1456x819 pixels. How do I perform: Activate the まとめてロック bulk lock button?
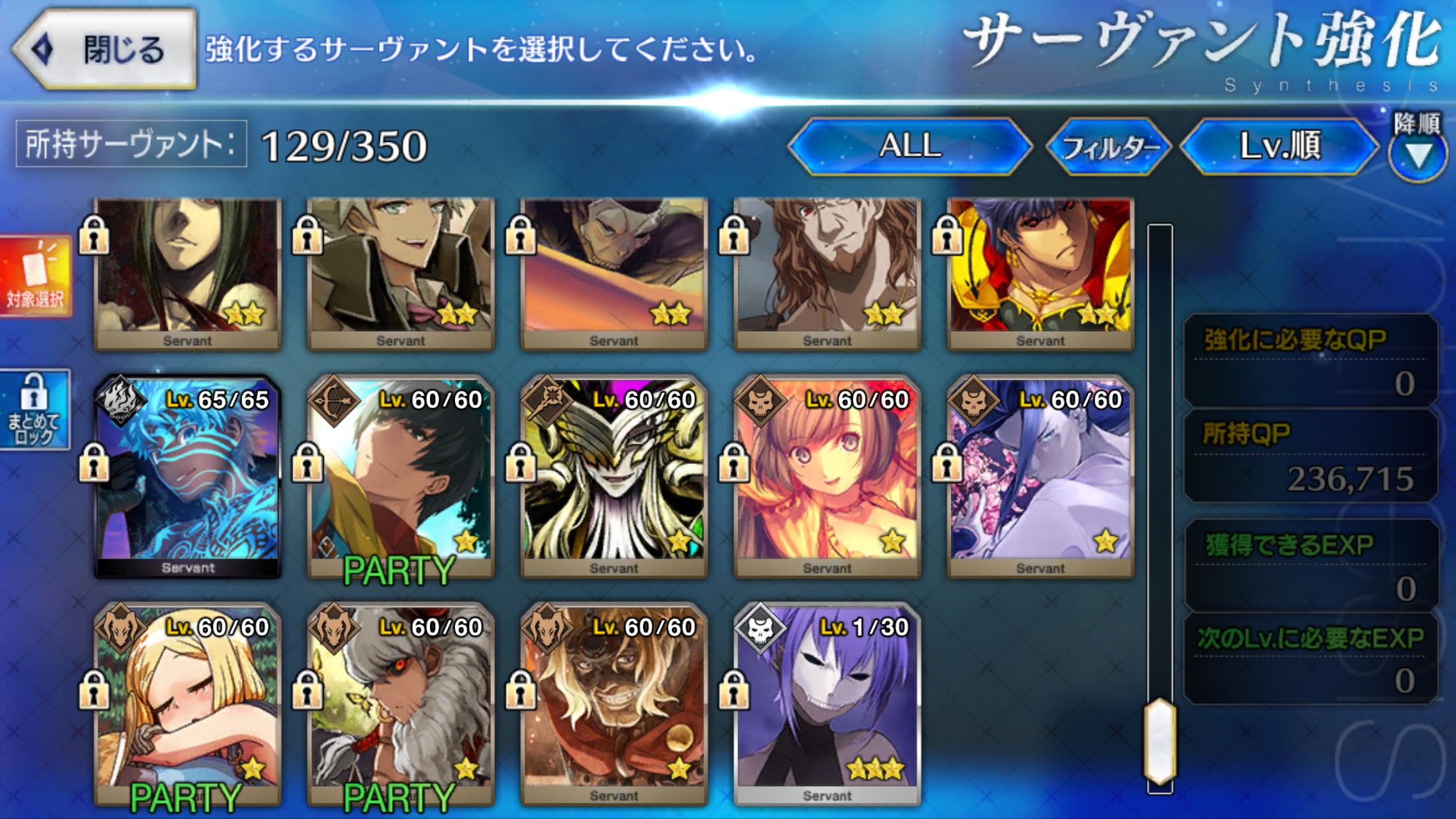[x=36, y=410]
